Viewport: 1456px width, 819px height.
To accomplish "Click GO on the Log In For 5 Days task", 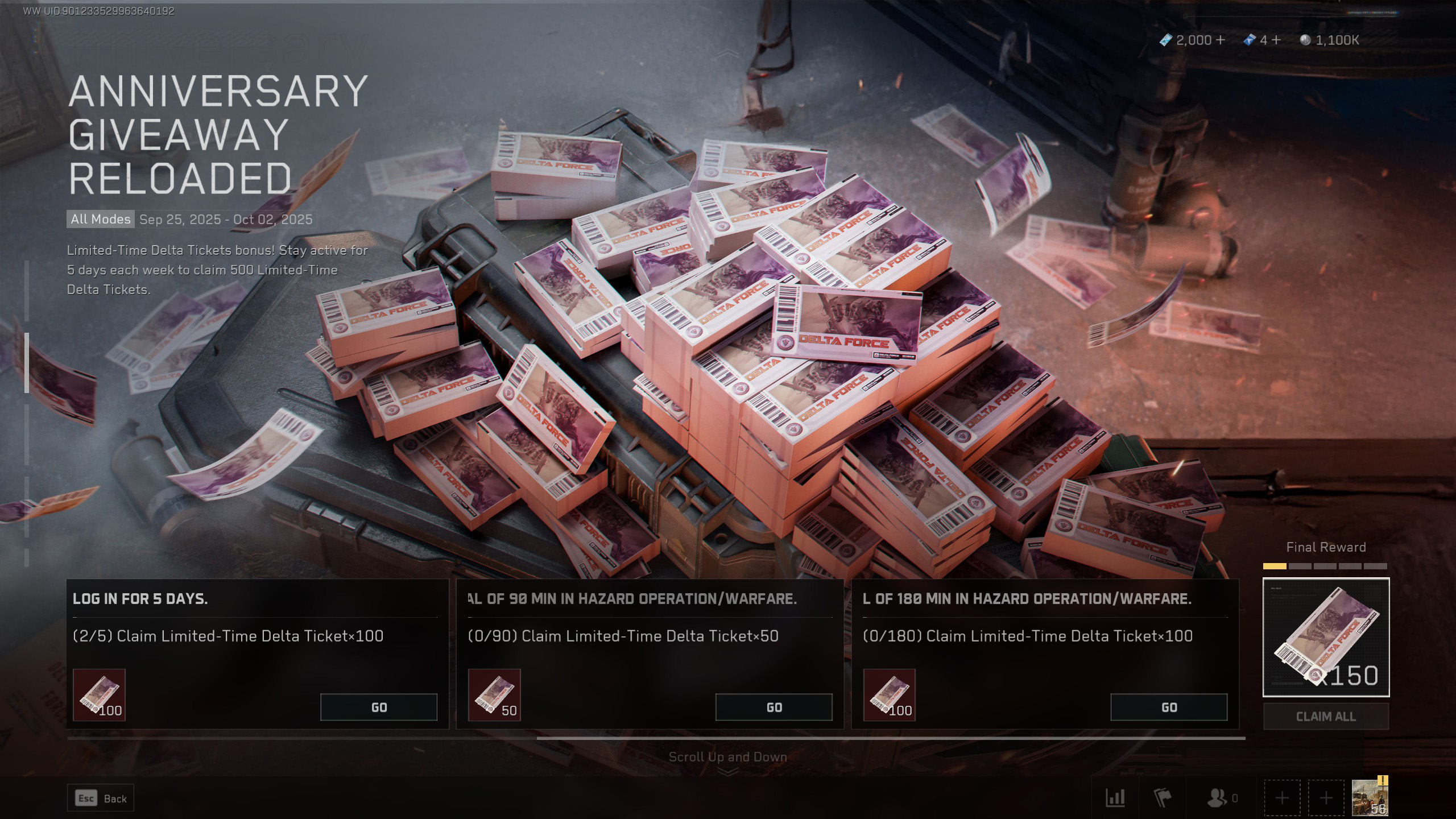I will pyautogui.click(x=379, y=707).
